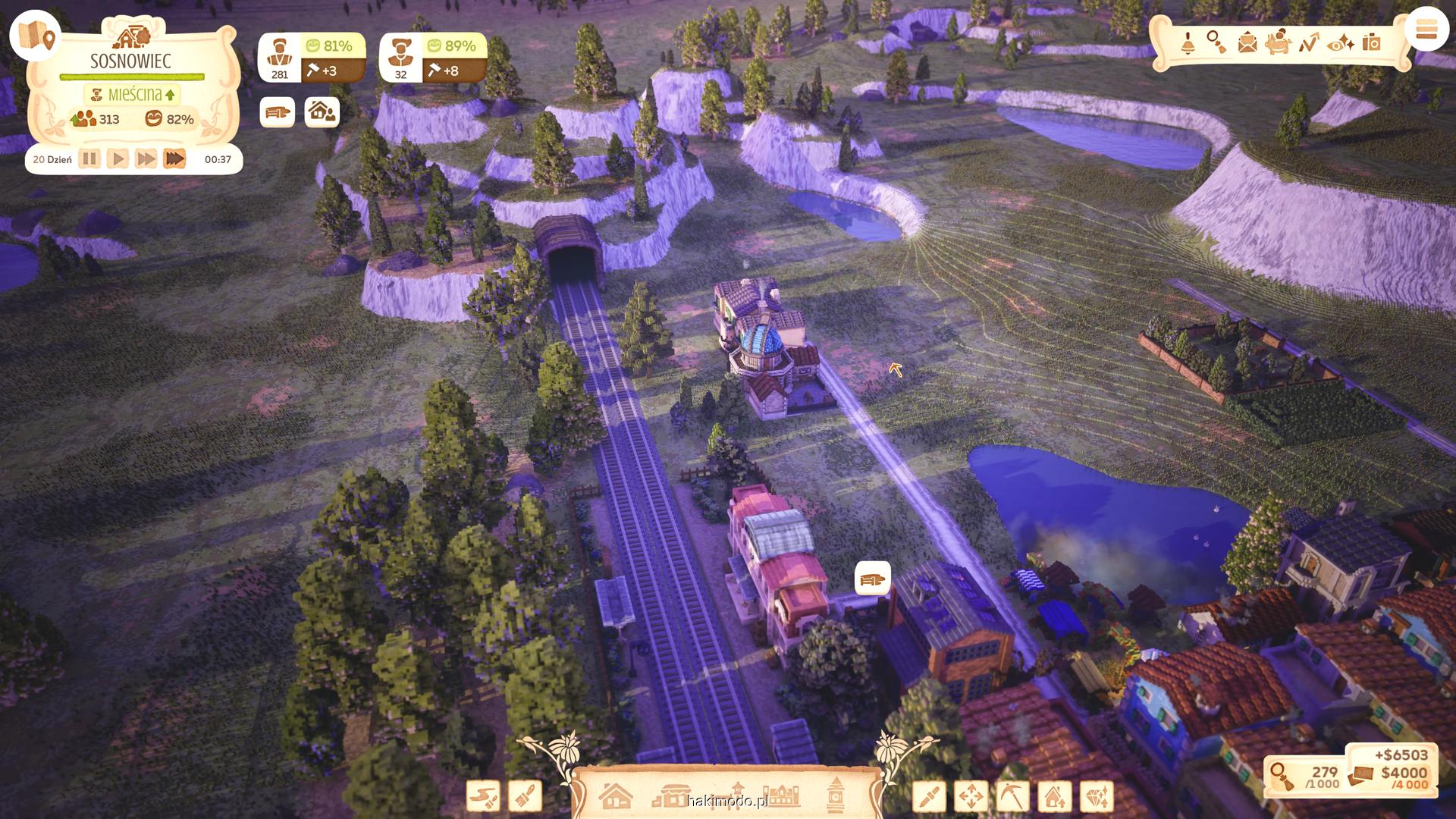This screenshot has height=819, width=1456.
Task: Select the four-arrow move tool
Action: pyautogui.click(x=971, y=797)
